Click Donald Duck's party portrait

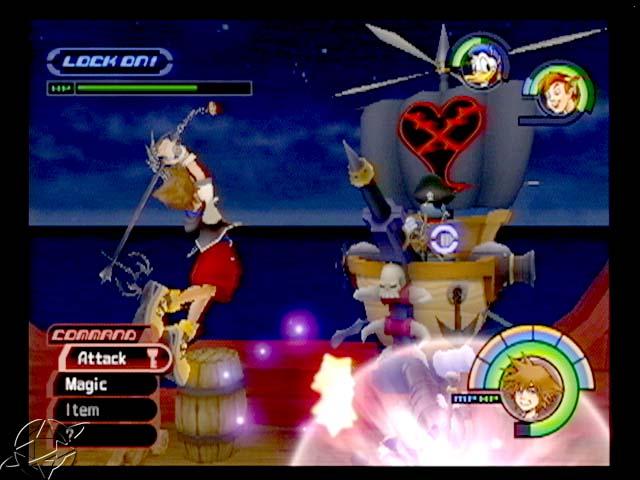480,60
